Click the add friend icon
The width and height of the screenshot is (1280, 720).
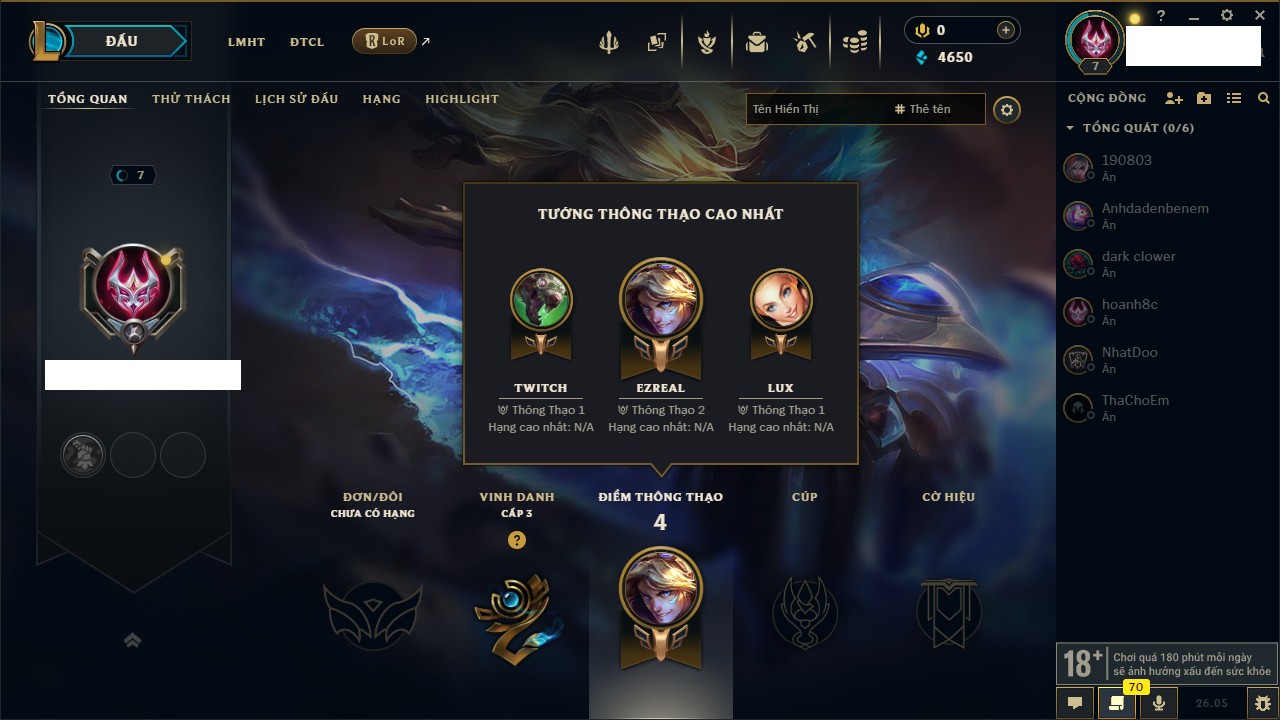point(1174,99)
